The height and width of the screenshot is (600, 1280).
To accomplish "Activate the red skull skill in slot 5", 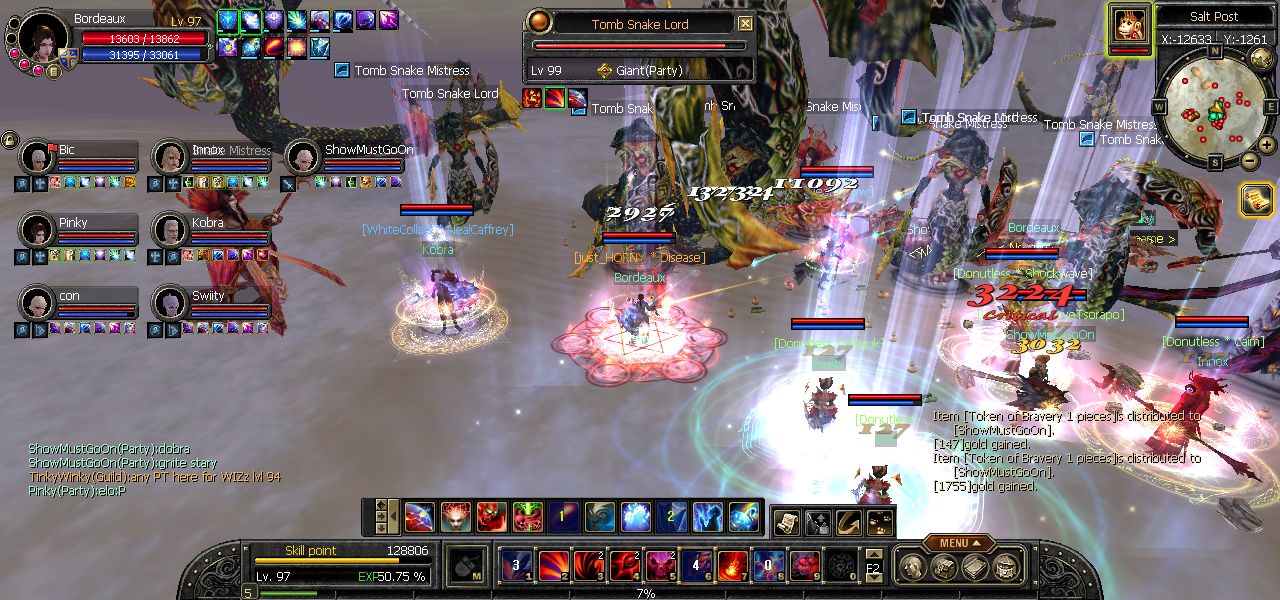I will (660, 566).
